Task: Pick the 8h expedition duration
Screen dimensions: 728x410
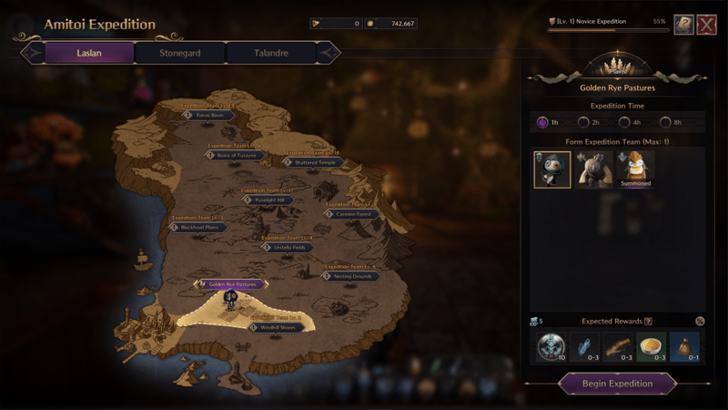Action: (677, 123)
